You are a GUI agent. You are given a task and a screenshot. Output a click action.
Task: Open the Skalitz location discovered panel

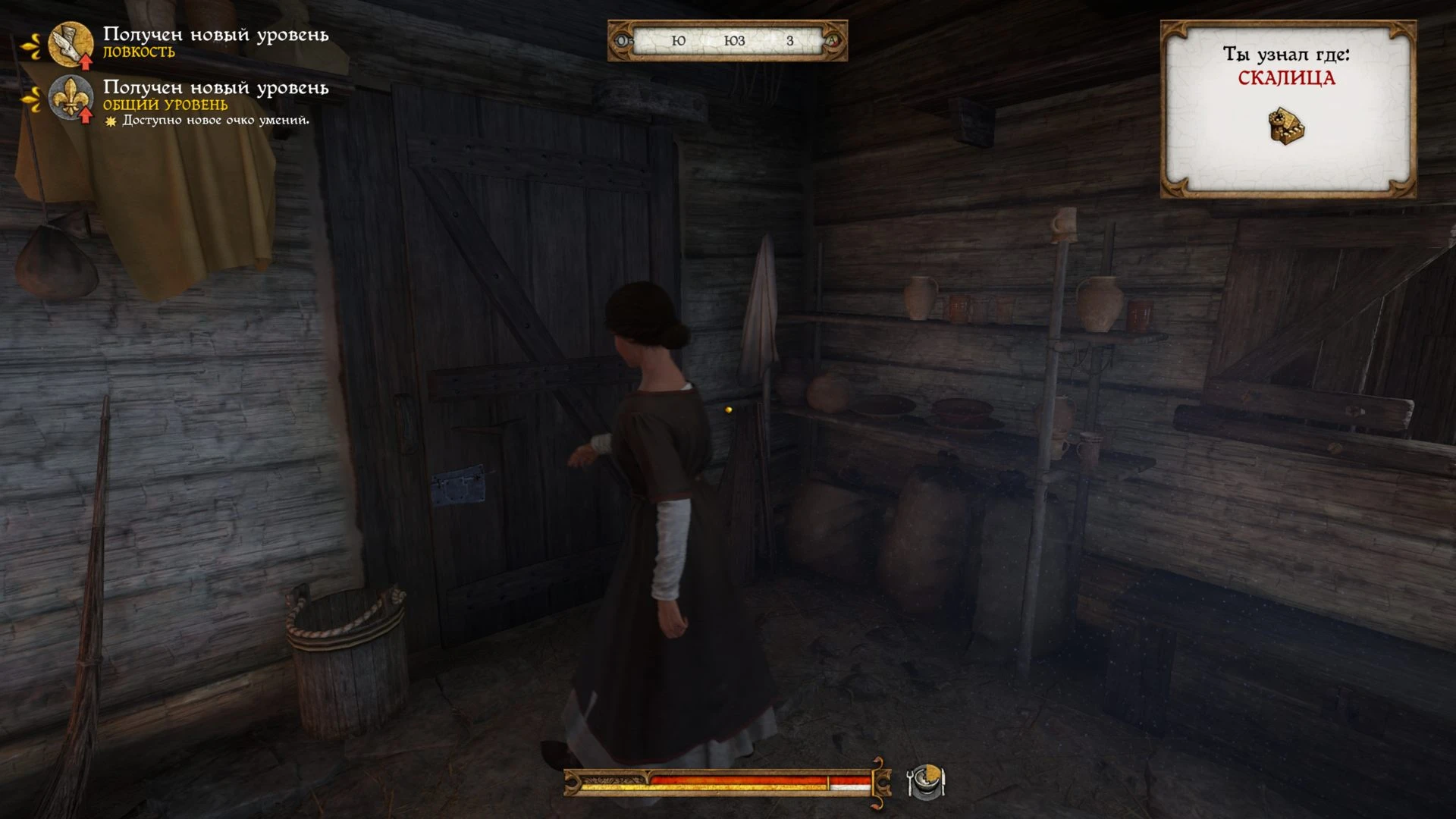(x=1287, y=109)
